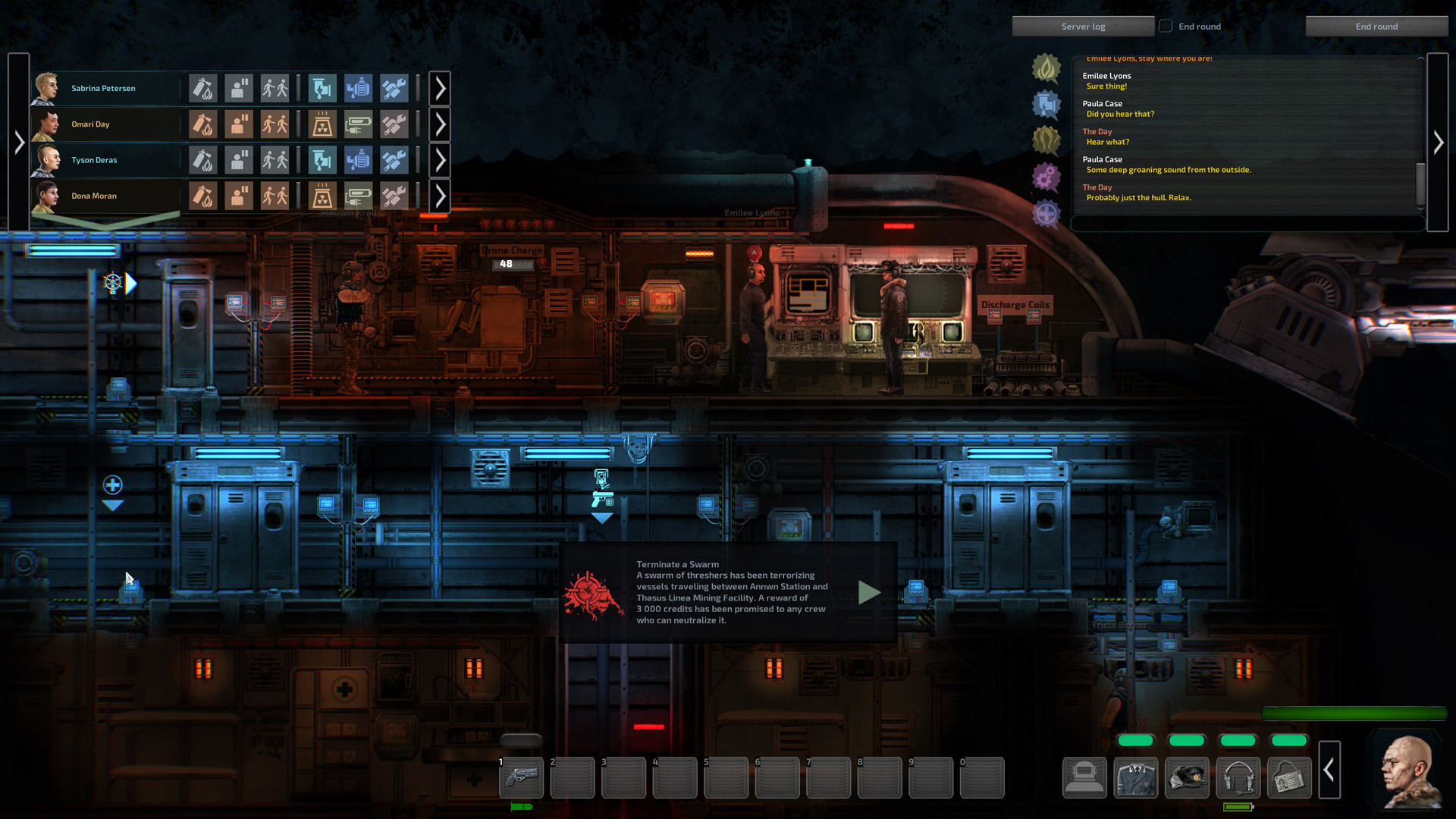This screenshot has width=1456, height=819.
Task: Collapse the chat panel with its chevron
Action: (1439, 141)
